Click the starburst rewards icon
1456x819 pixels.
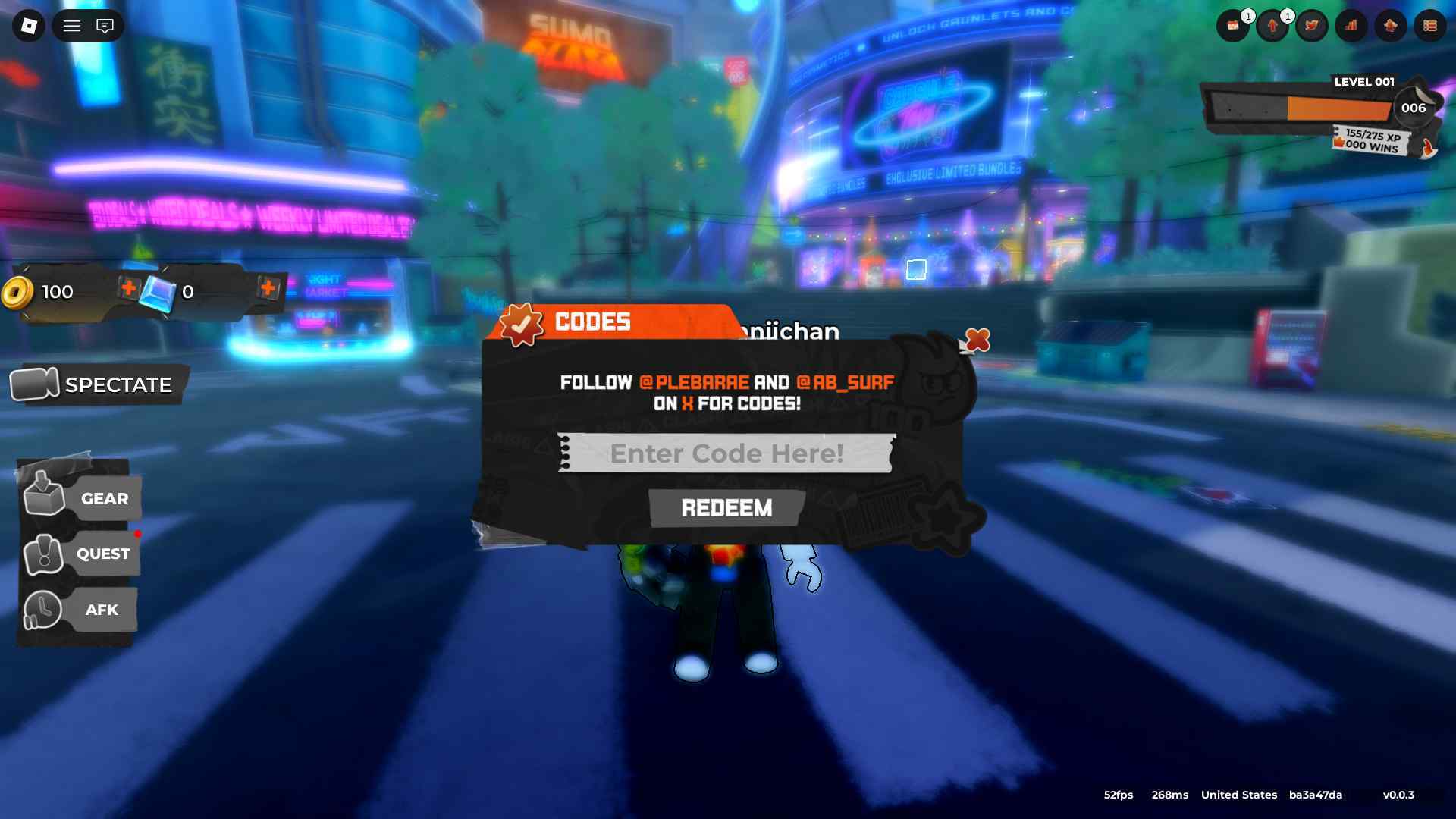coord(1390,26)
